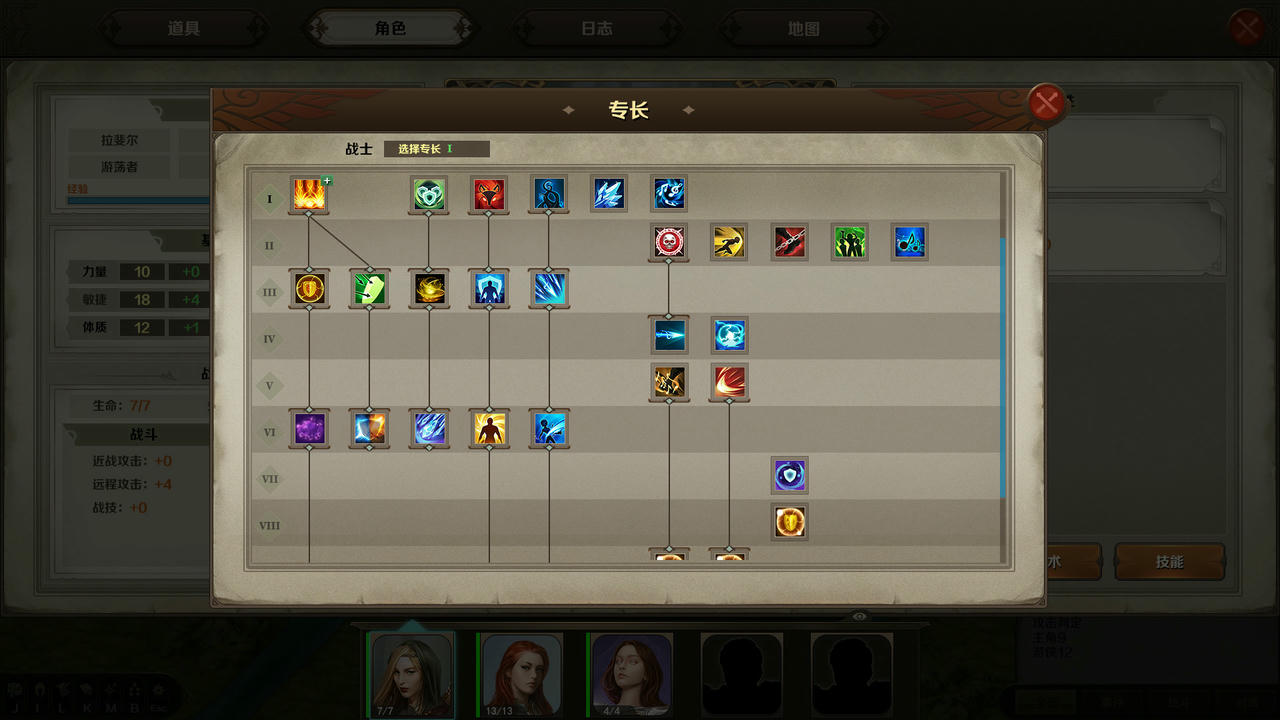Open the 选择专长 selector
The width and height of the screenshot is (1280, 720).
coord(436,149)
